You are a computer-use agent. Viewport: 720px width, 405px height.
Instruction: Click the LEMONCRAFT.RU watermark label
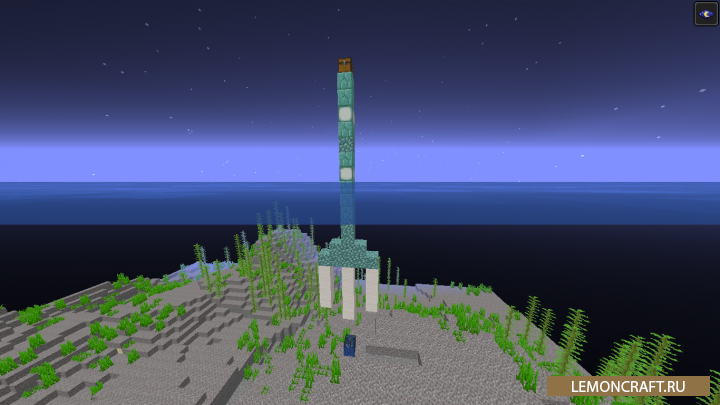tap(628, 386)
